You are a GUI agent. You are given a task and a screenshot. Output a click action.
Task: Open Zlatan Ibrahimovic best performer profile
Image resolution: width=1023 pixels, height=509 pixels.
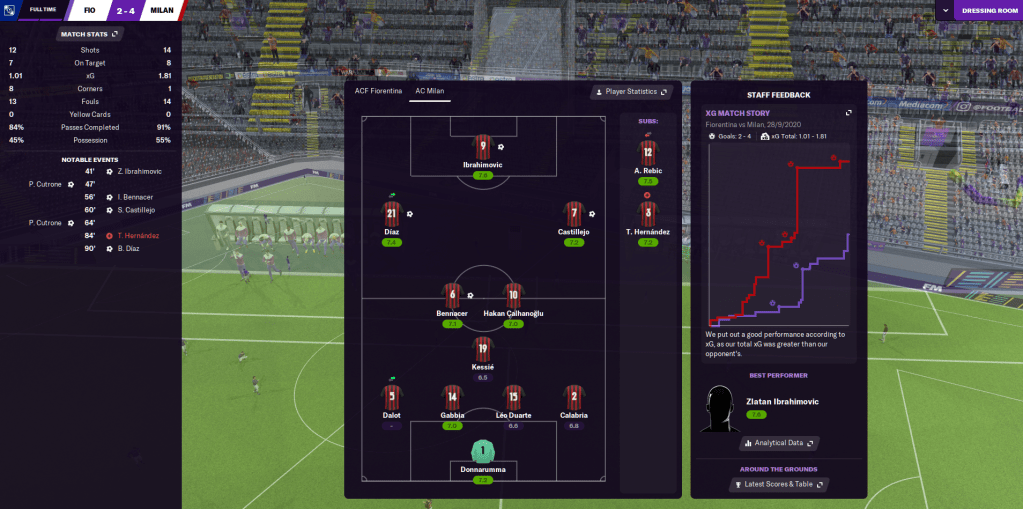click(783, 402)
